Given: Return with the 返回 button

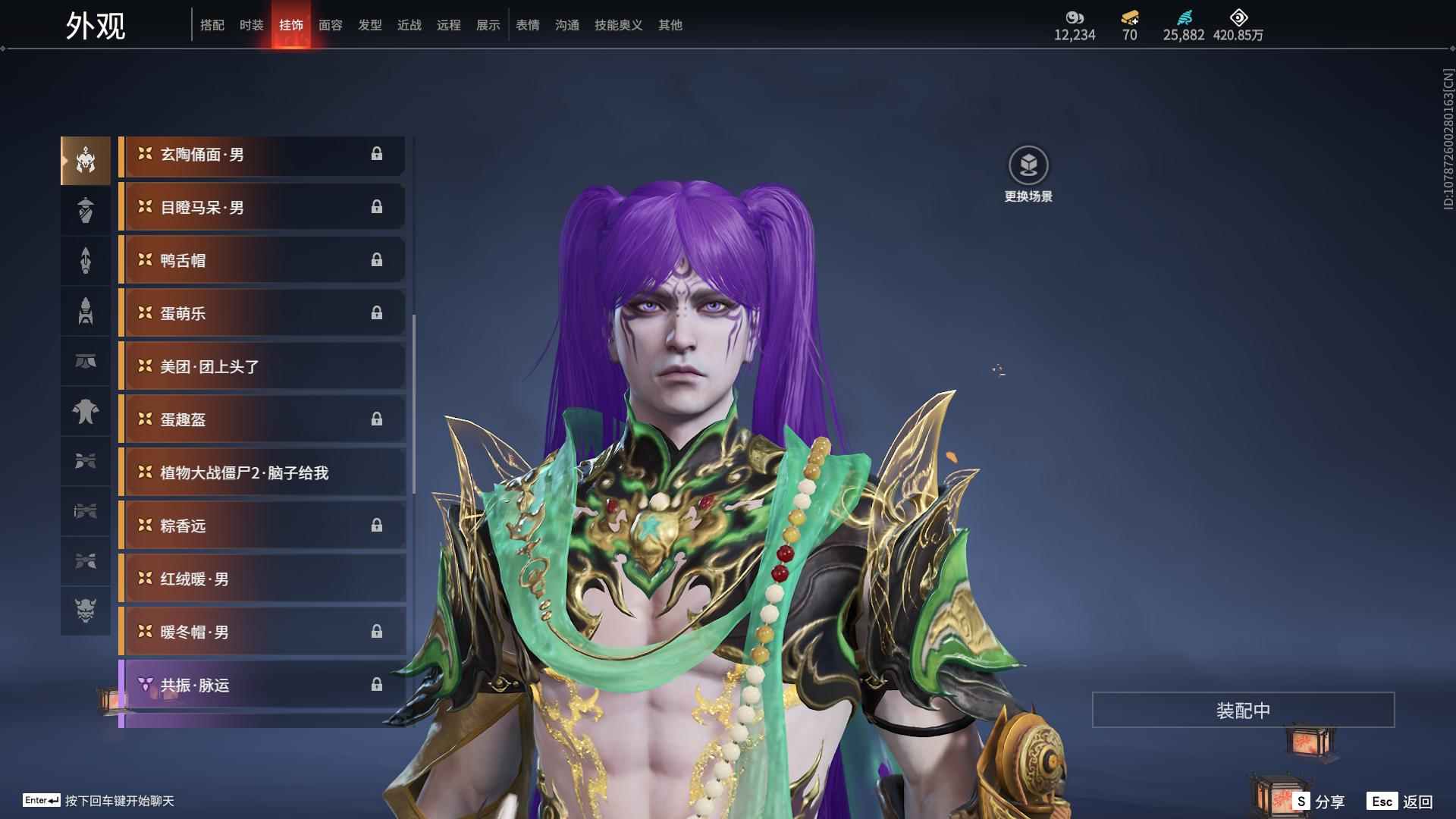Looking at the screenshot, I should [x=1401, y=801].
